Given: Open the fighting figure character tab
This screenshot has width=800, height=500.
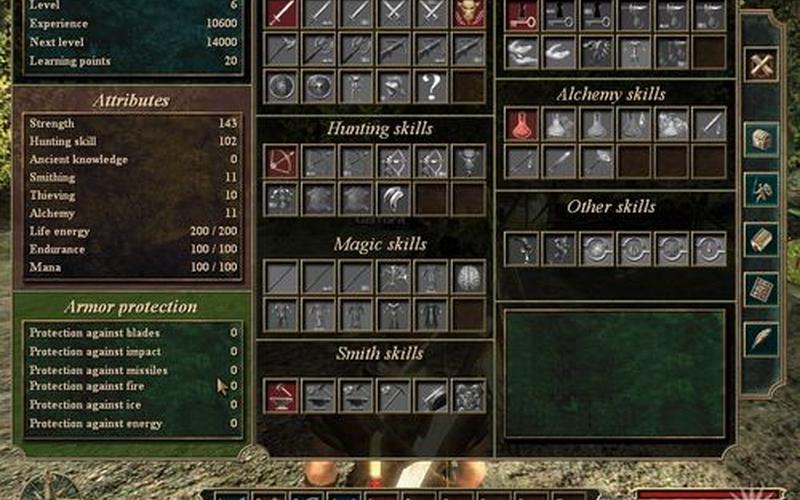Looking at the screenshot, I should (x=763, y=189).
